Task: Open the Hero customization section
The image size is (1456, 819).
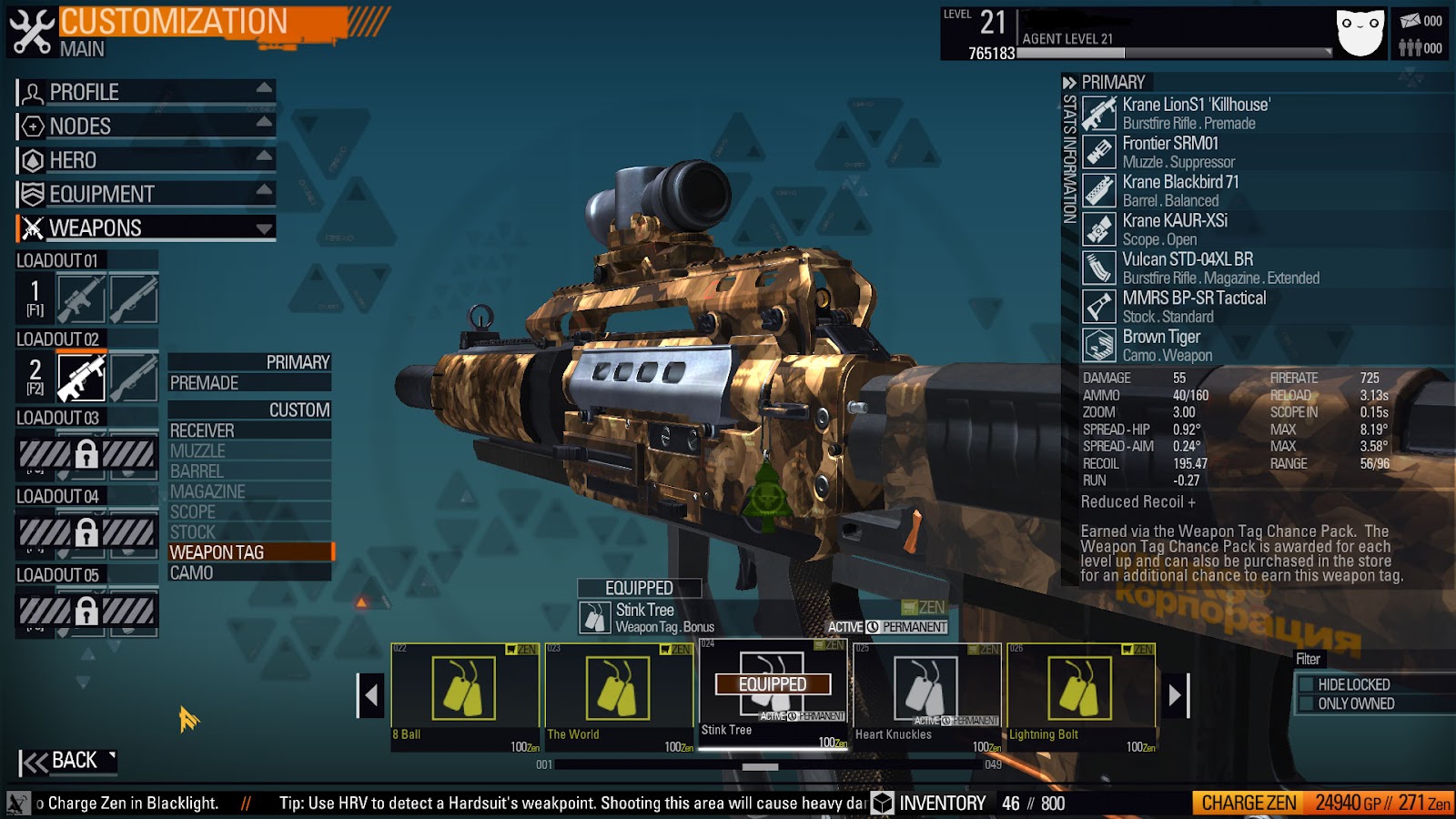Action: (146, 160)
